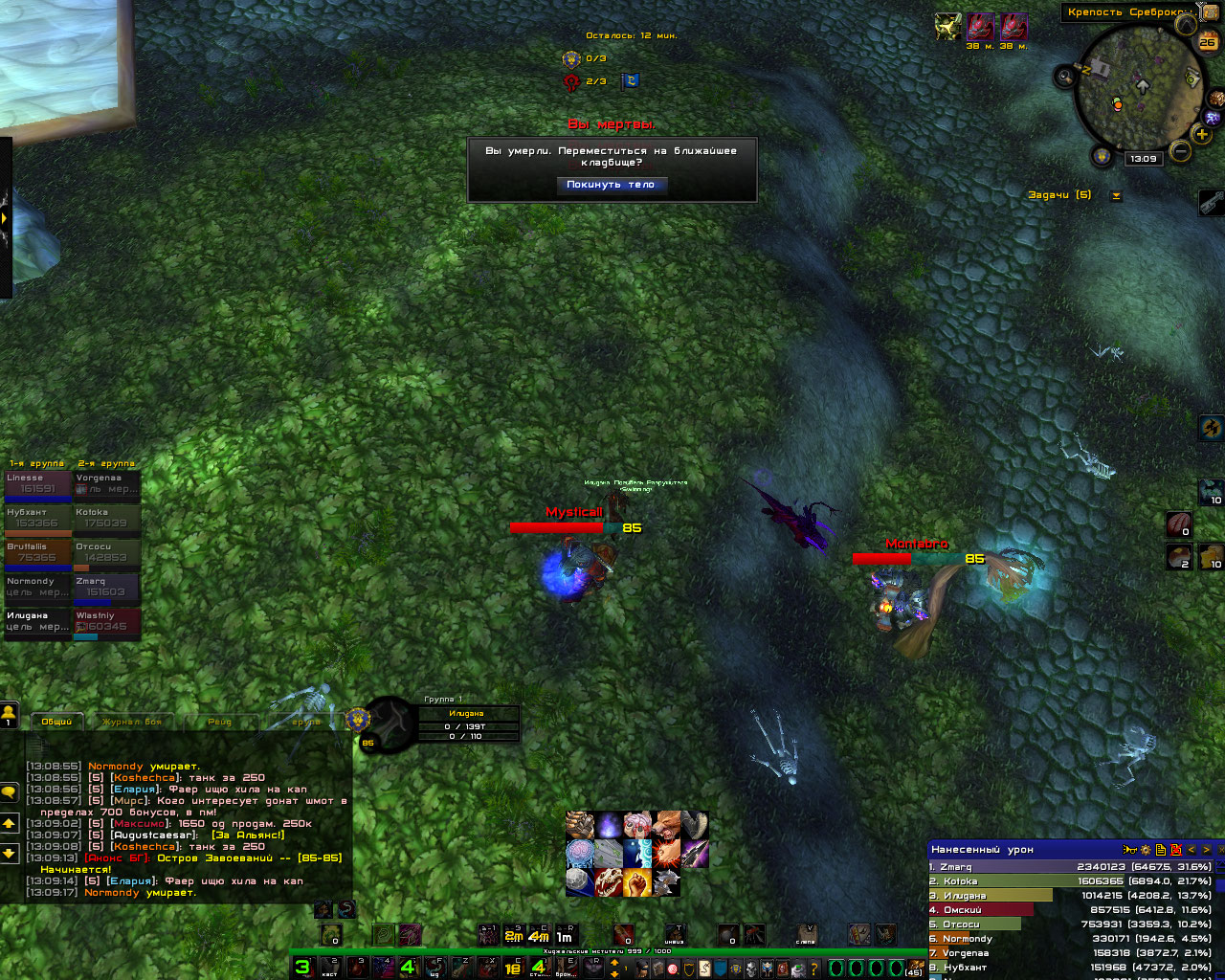
Task: Open the calendar showing day 26
Action: (x=1208, y=41)
